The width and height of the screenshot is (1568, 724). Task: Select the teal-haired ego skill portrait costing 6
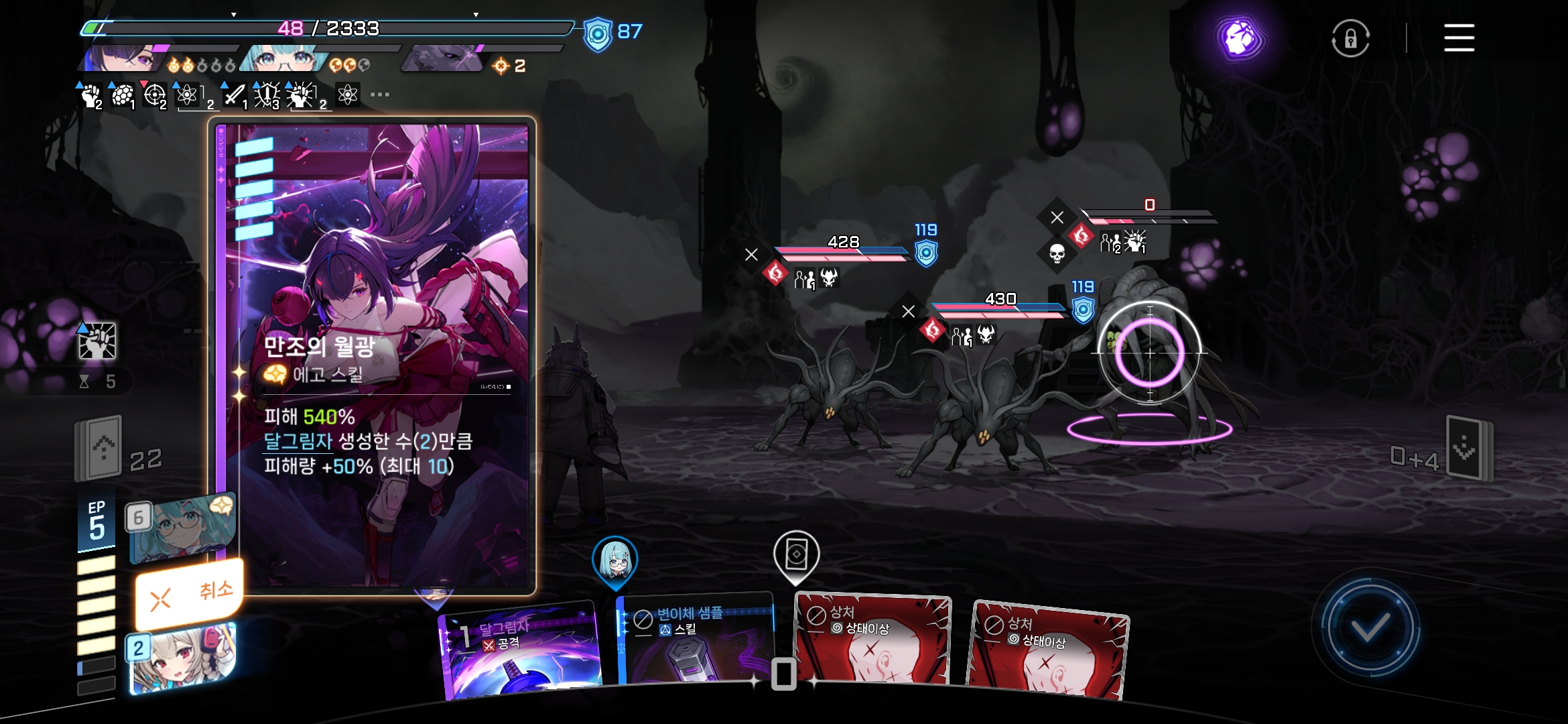pos(182,530)
